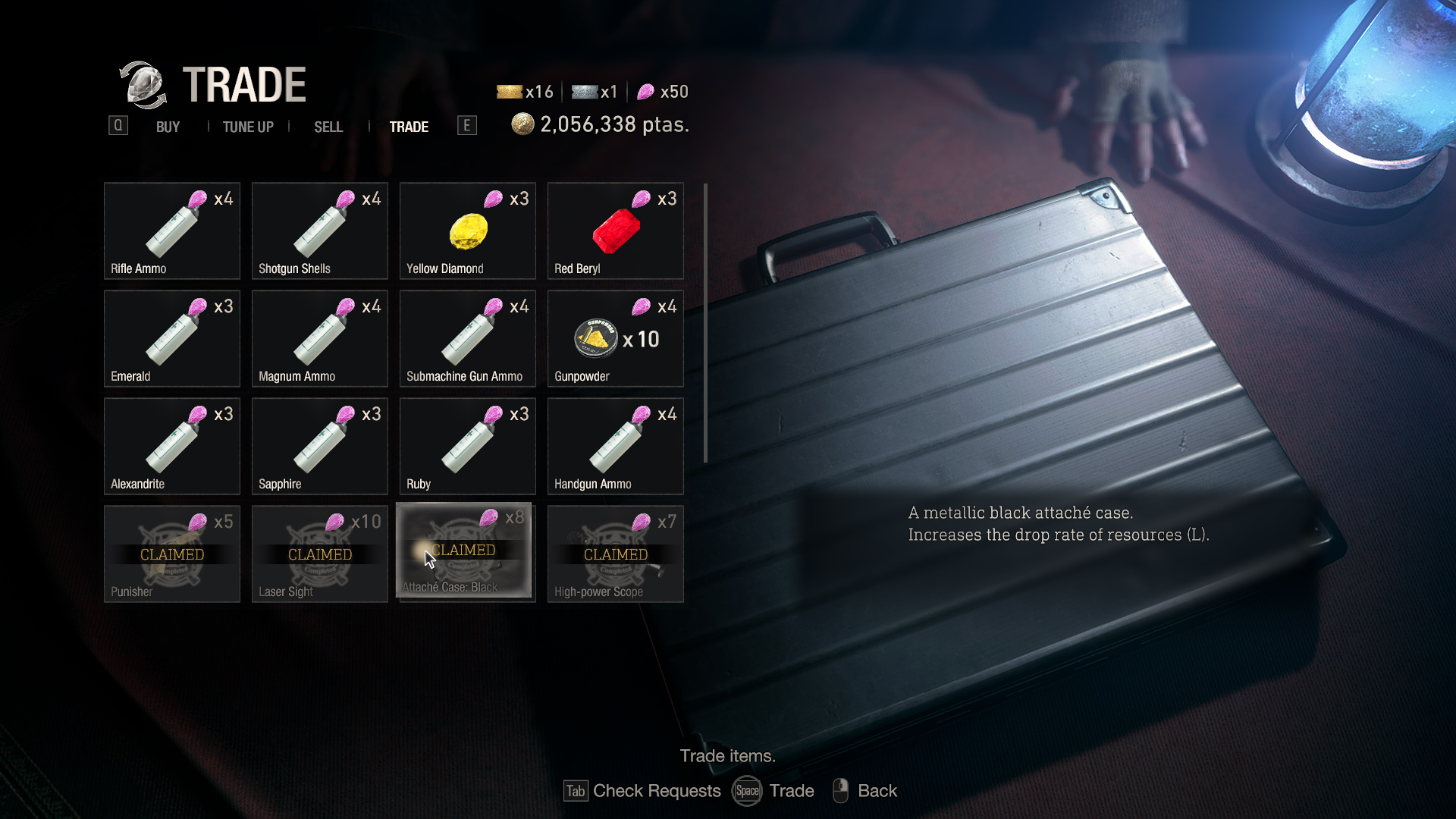
Task: Select the Sapphire gemstone item
Action: (x=319, y=446)
